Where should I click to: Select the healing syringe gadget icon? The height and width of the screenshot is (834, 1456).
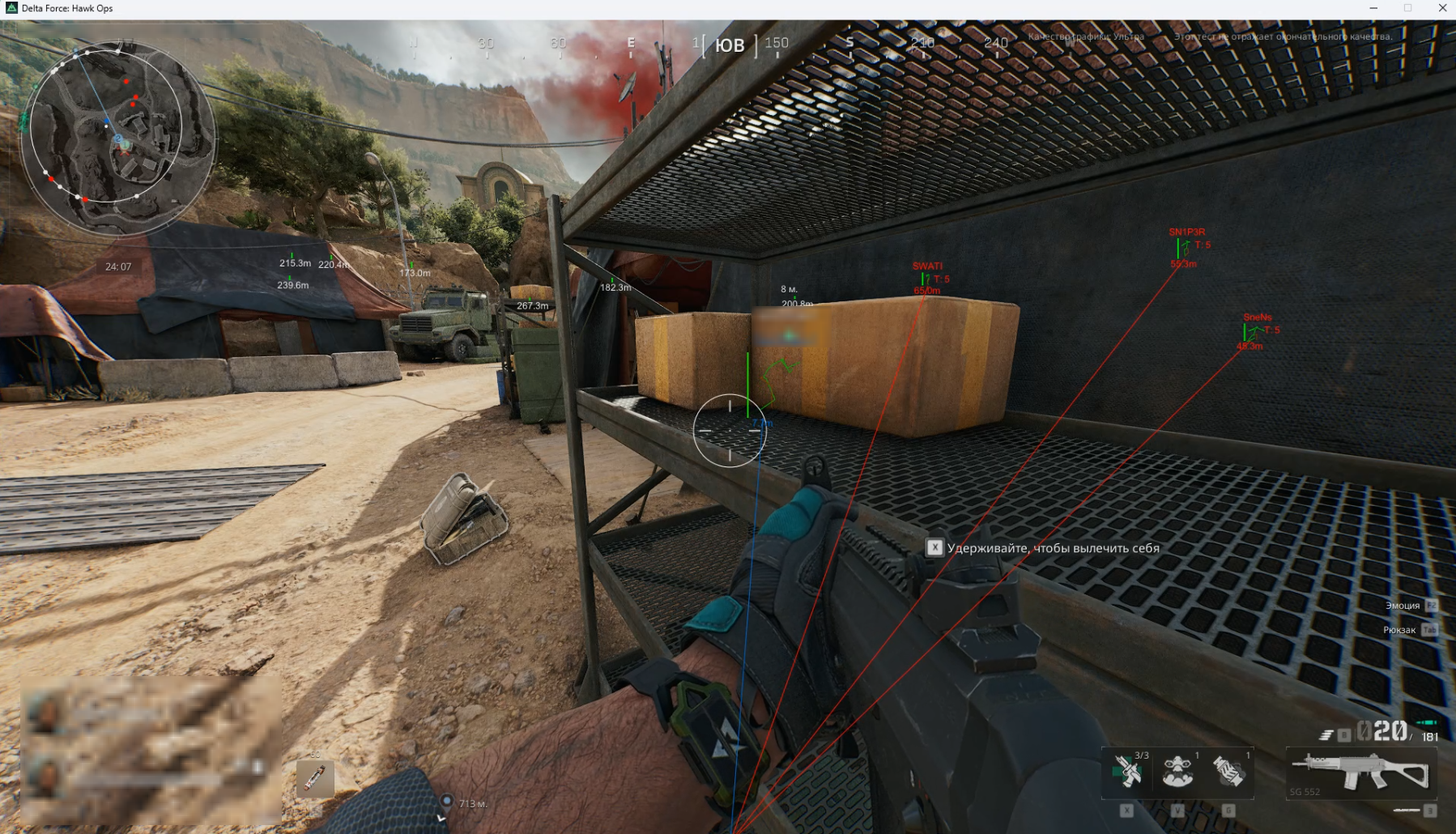(1128, 771)
